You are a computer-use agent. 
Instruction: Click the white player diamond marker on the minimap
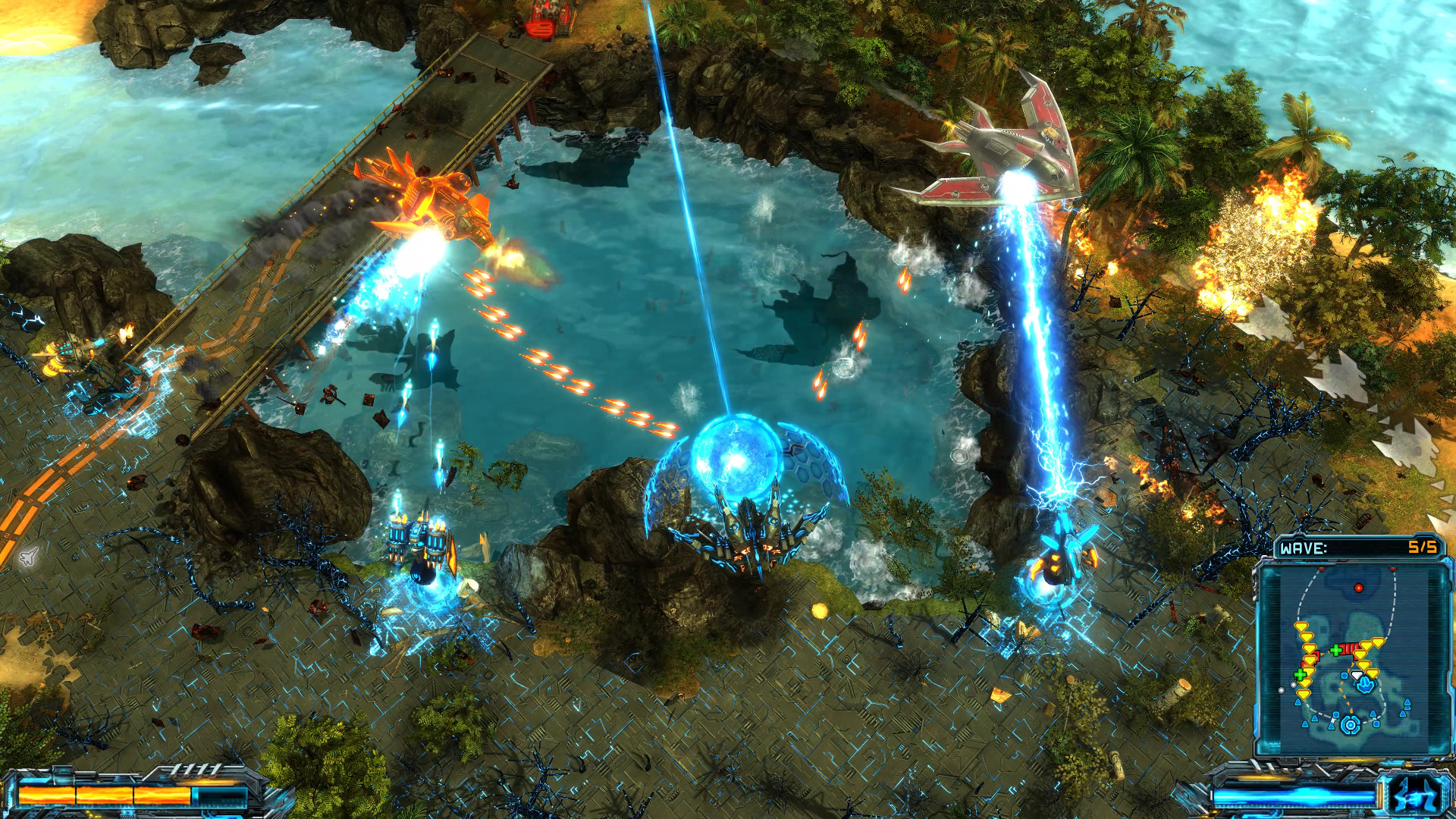[1356, 675]
